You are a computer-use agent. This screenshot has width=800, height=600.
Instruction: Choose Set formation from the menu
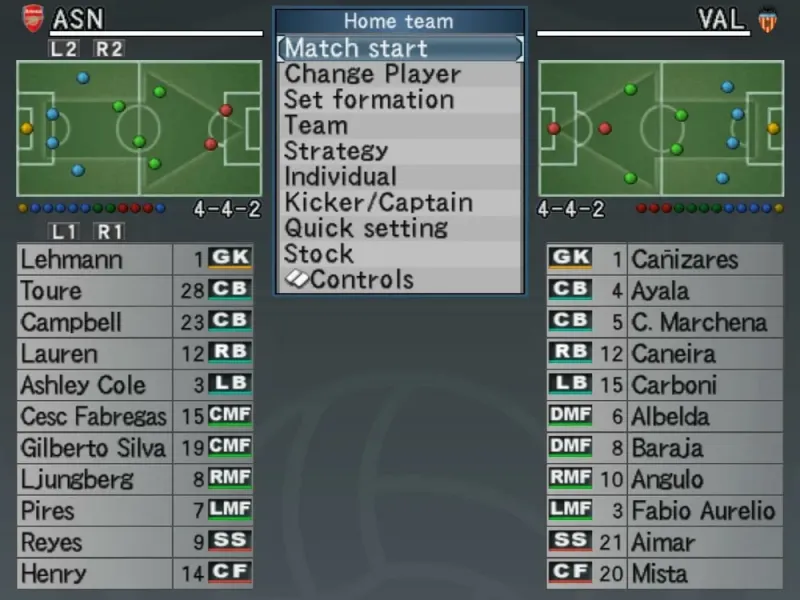[369, 100]
